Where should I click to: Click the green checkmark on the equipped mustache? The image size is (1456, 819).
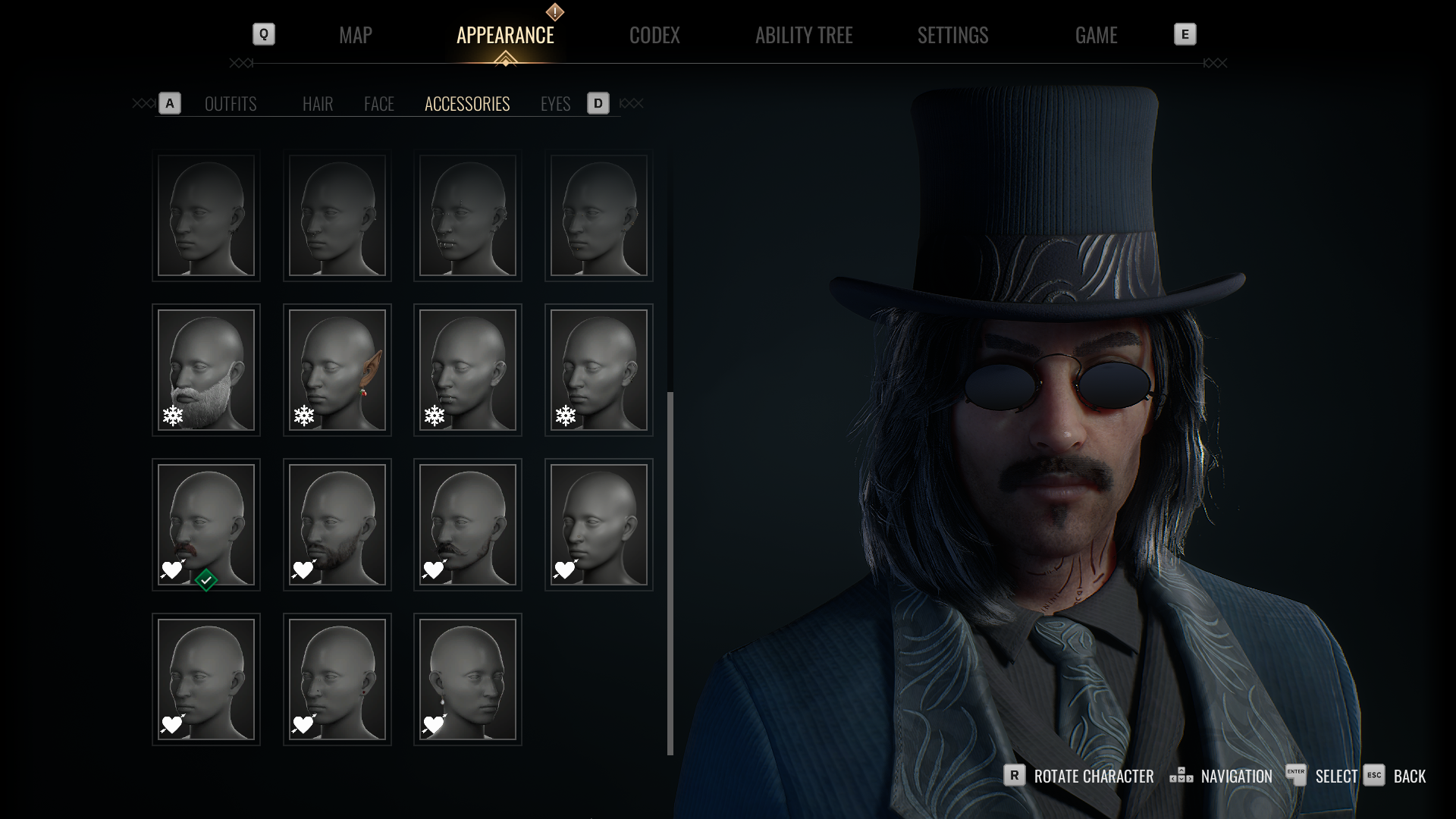pyautogui.click(x=206, y=579)
